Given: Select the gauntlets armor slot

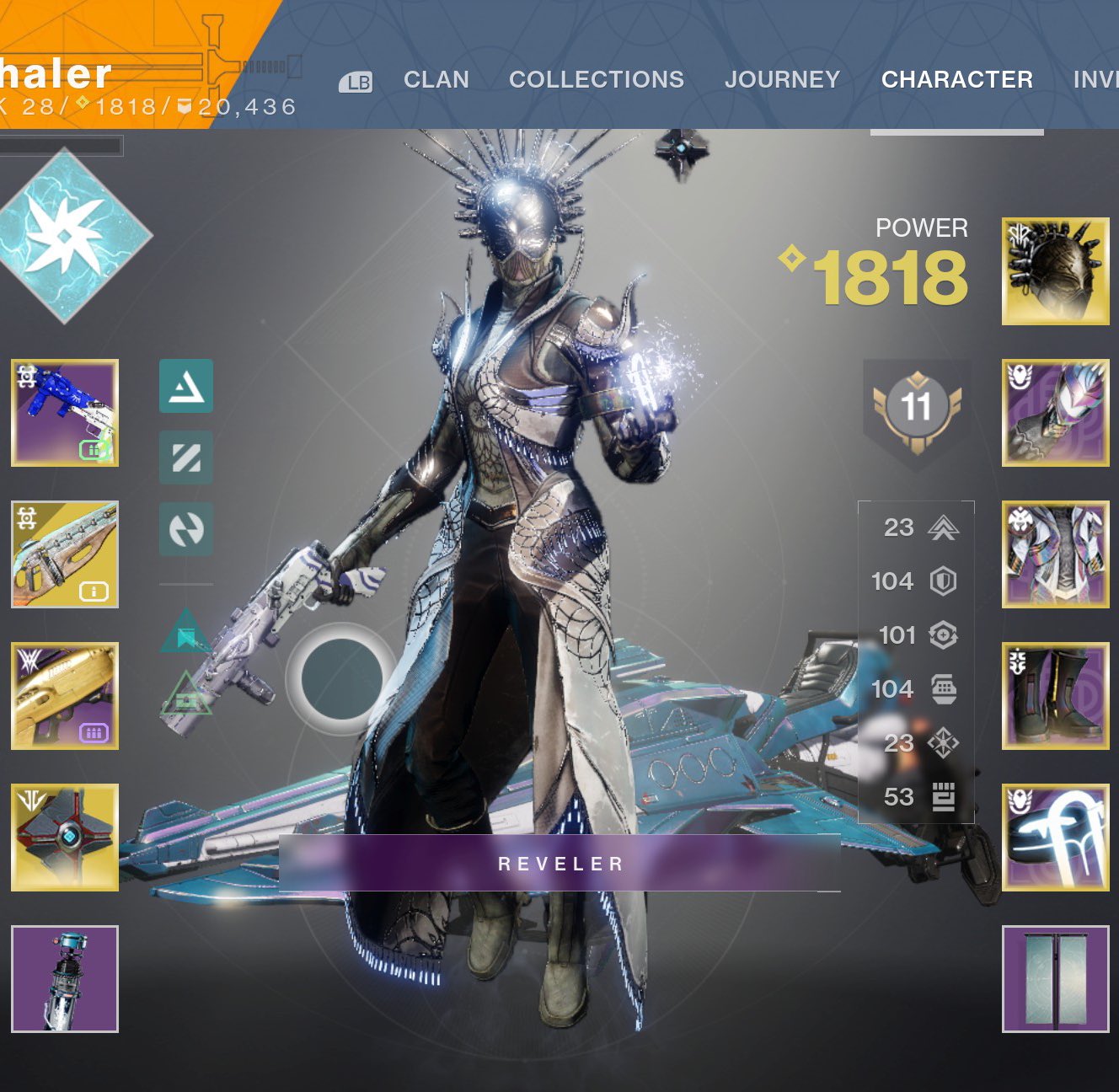Looking at the screenshot, I should 1056,413.
